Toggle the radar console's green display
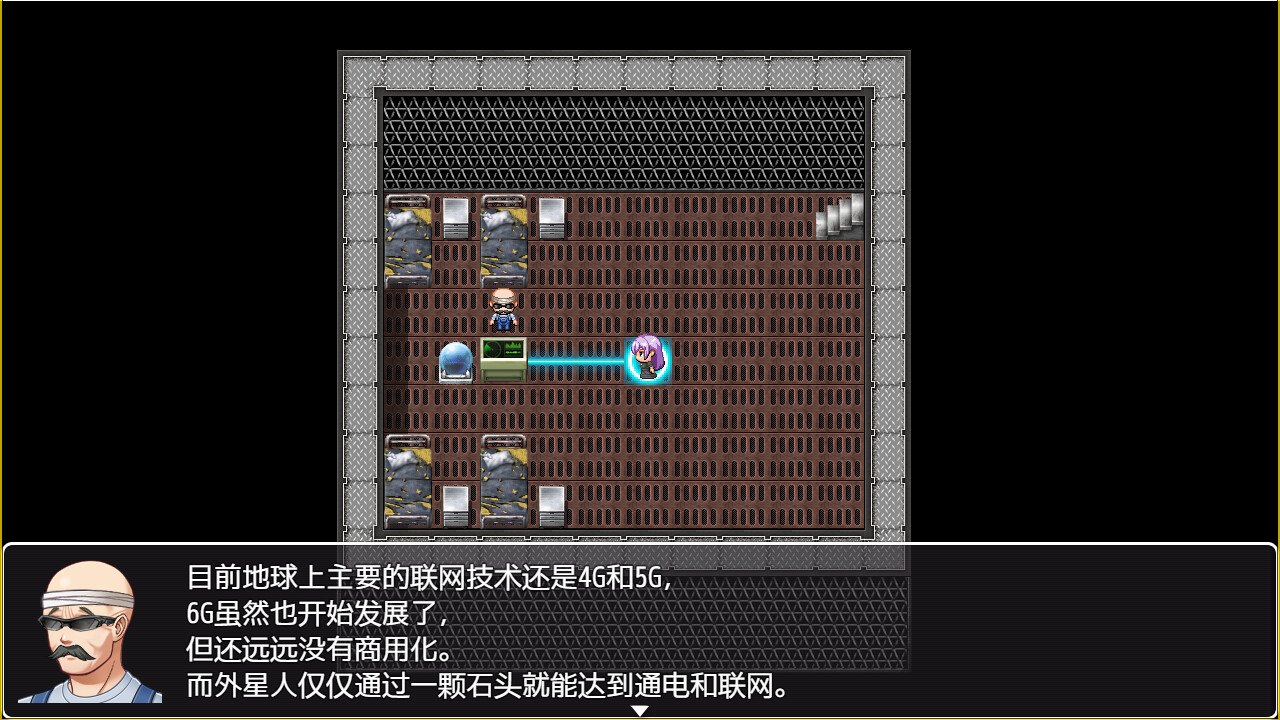 point(503,348)
